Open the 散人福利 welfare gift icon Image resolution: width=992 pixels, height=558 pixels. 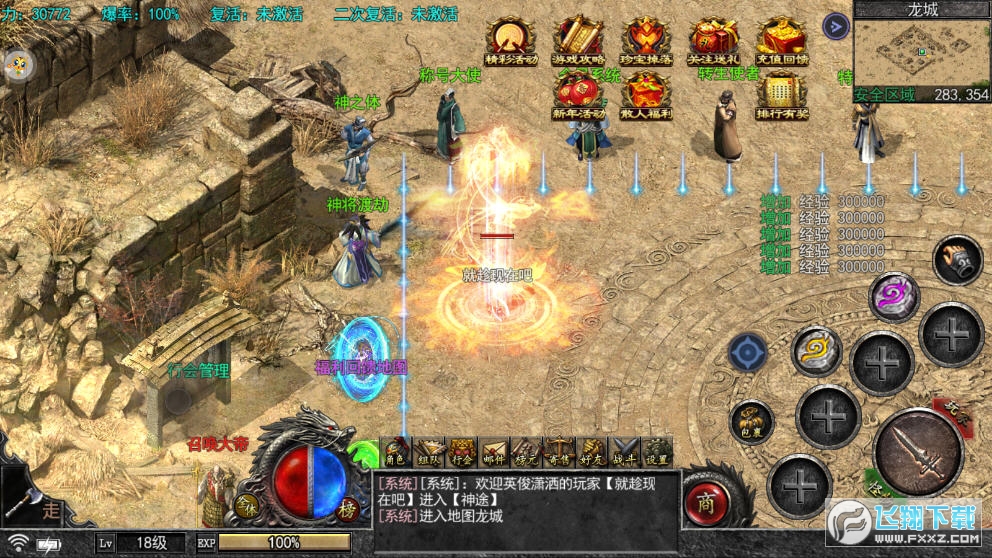pos(645,97)
